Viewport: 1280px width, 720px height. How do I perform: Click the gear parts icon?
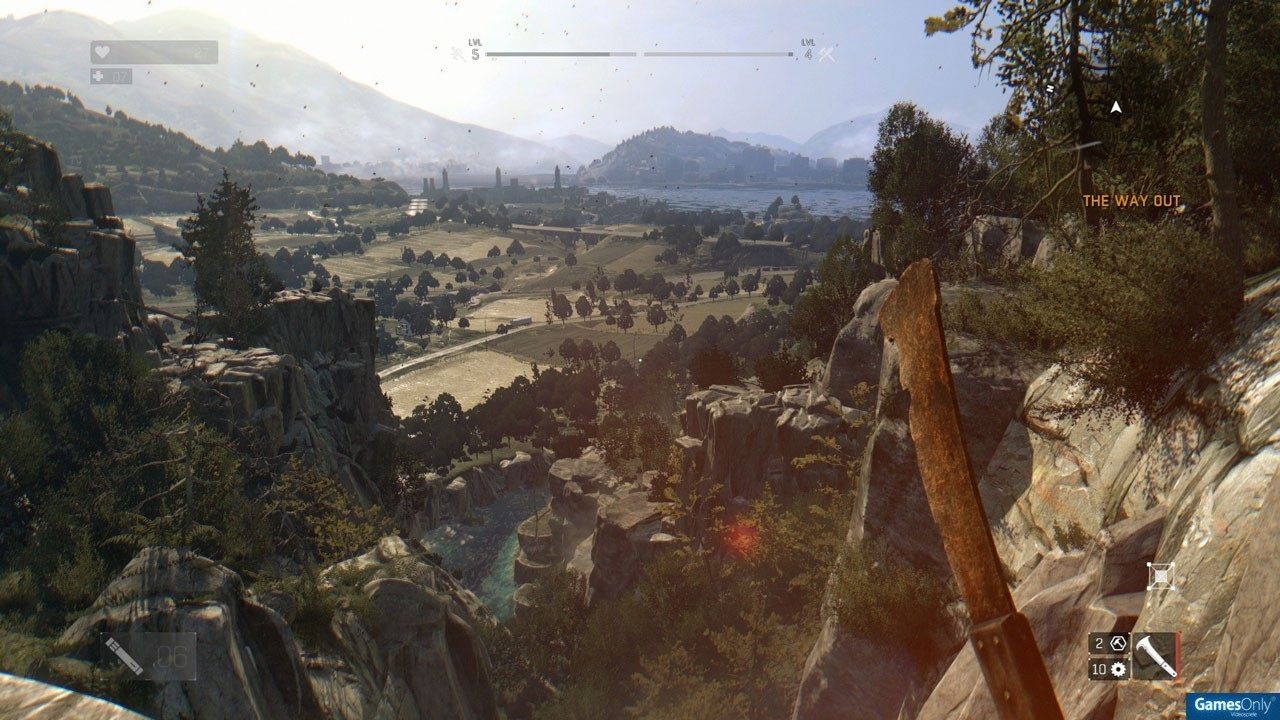[x=1118, y=669]
